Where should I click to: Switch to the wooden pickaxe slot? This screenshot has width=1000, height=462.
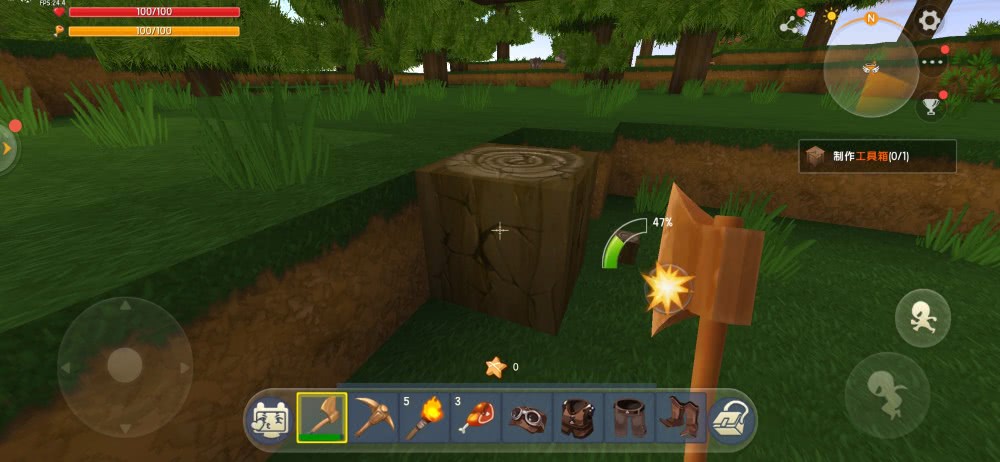[373, 417]
